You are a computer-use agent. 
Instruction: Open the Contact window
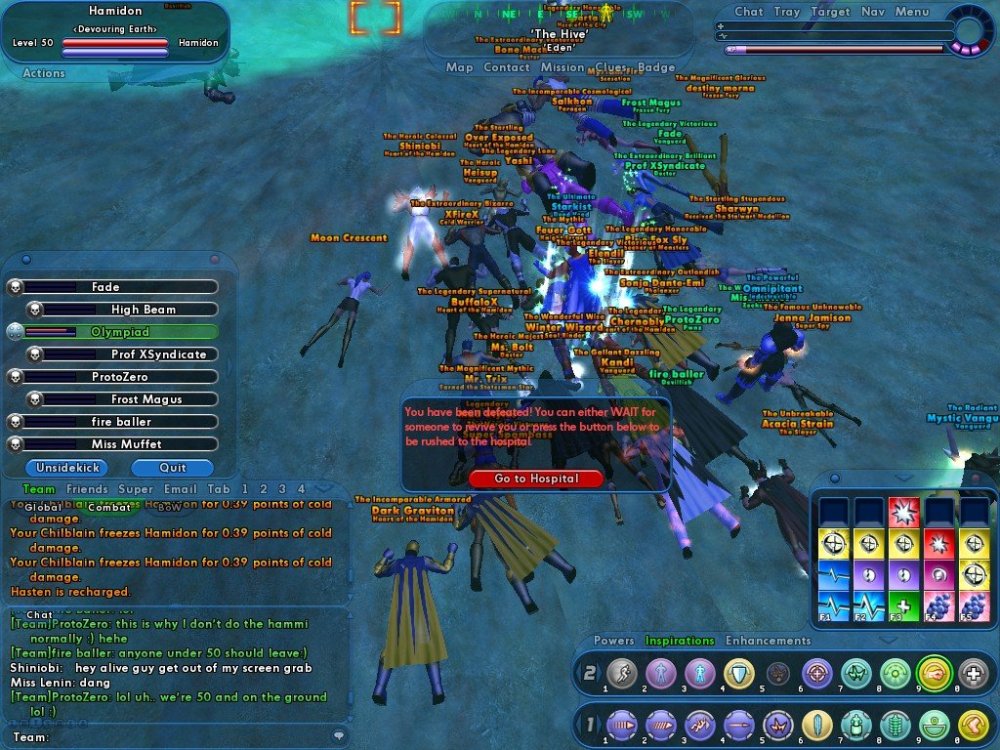click(x=506, y=68)
